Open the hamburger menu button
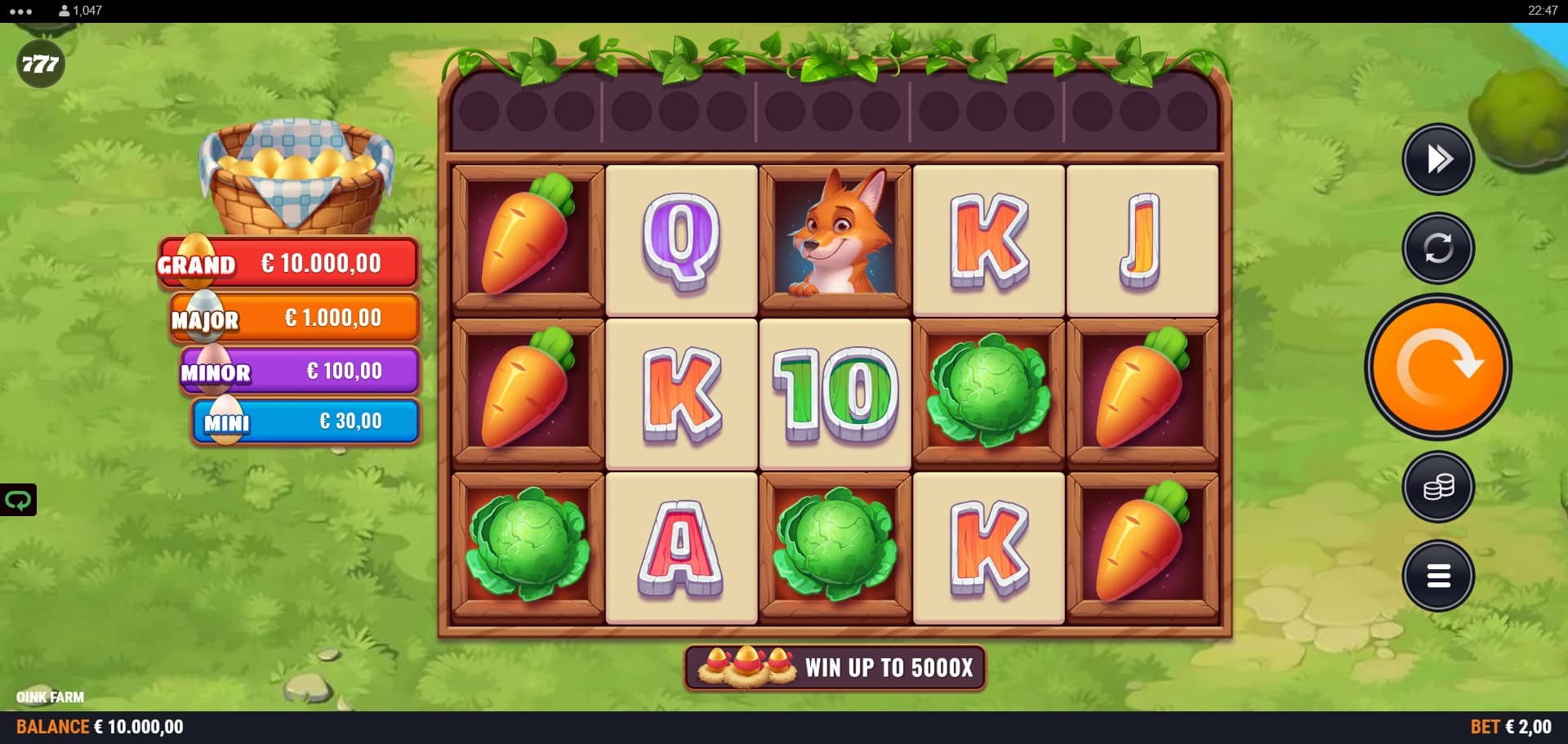This screenshot has height=744, width=1568. (1437, 576)
